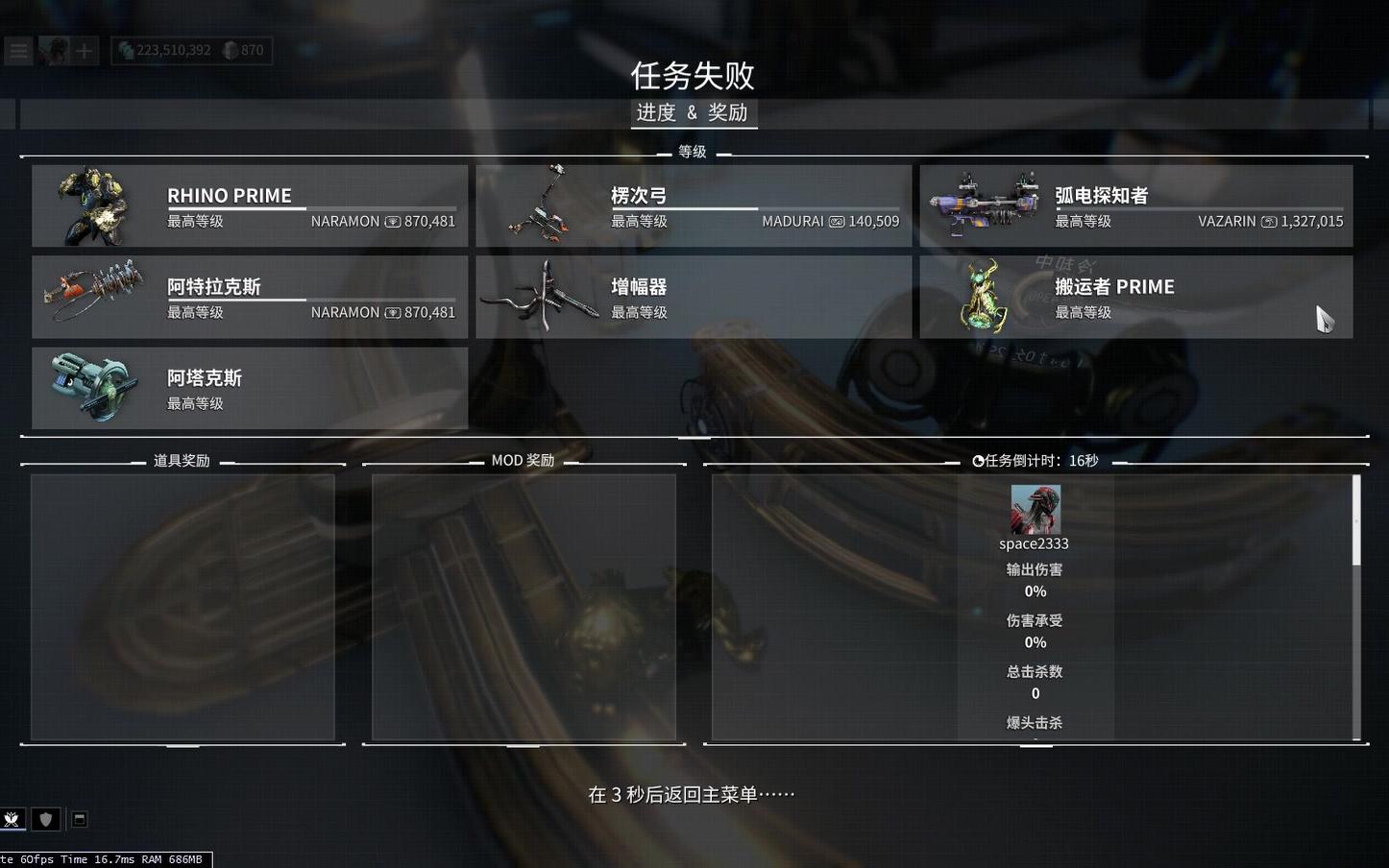1389x868 pixels.
Task: Open the hamburger menu in the top-left
Action: 18,50
